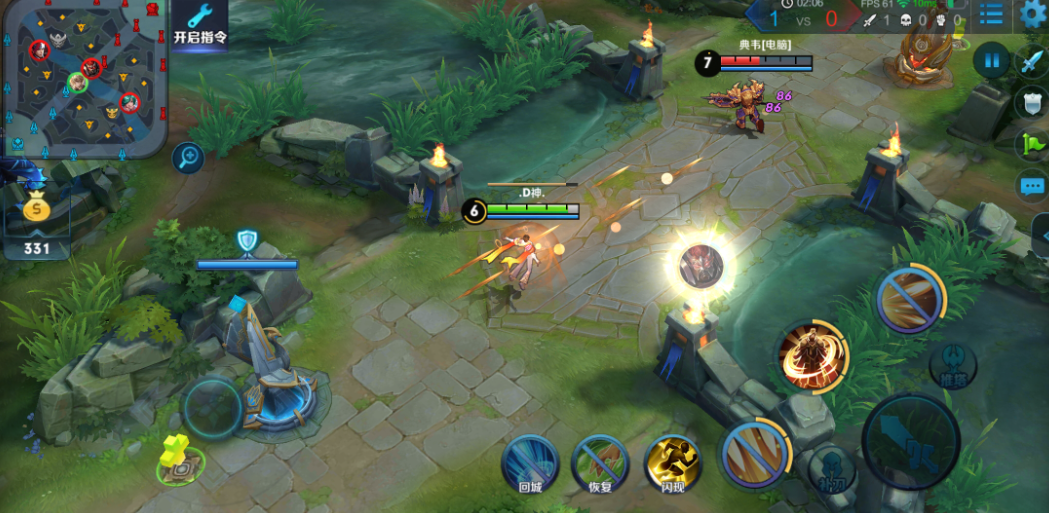Click the magnifier icon beside the minimap
The width and height of the screenshot is (1049, 513).
click(x=187, y=157)
